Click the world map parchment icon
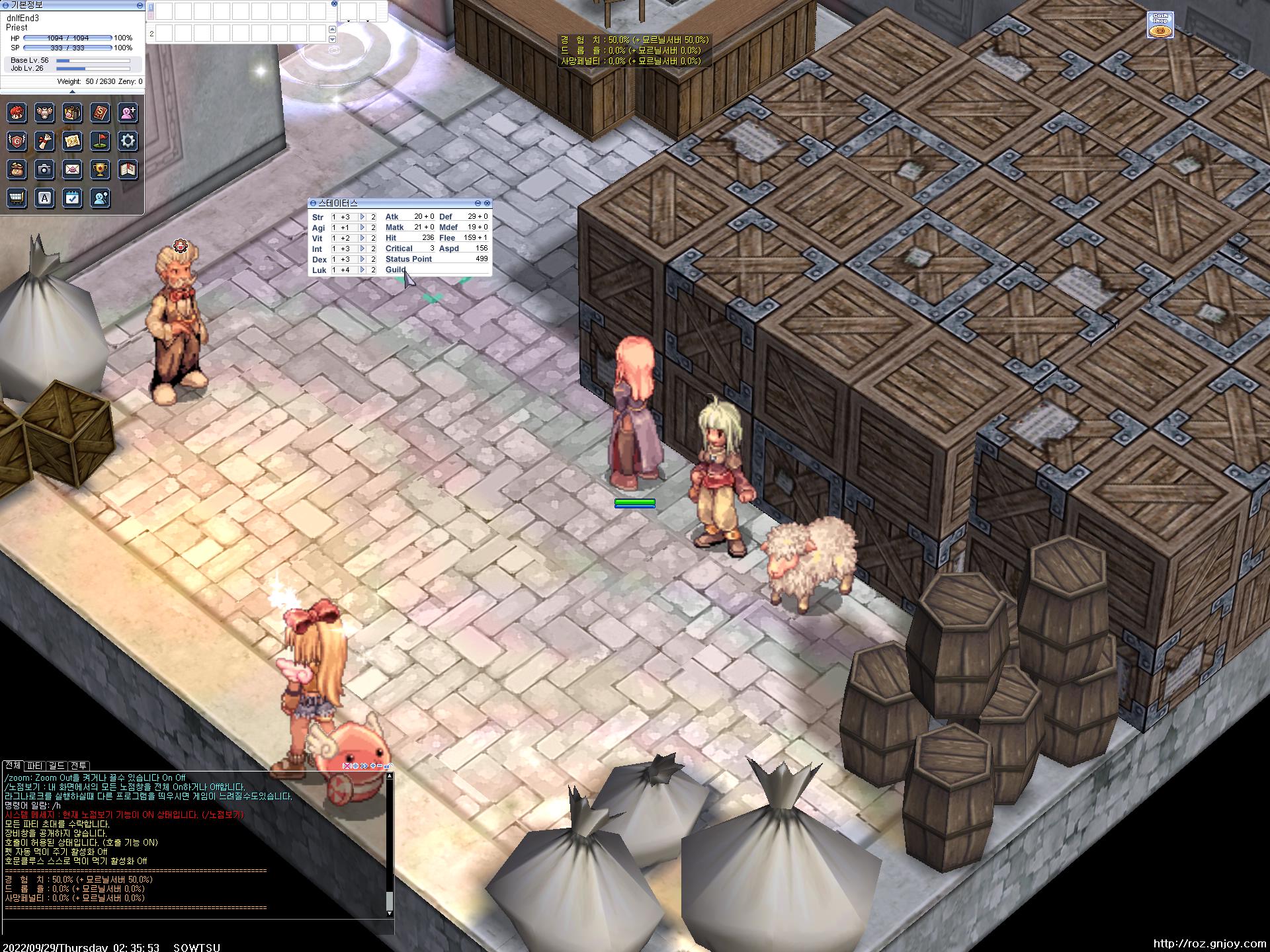The image size is (1270, 952). (72, 141)
